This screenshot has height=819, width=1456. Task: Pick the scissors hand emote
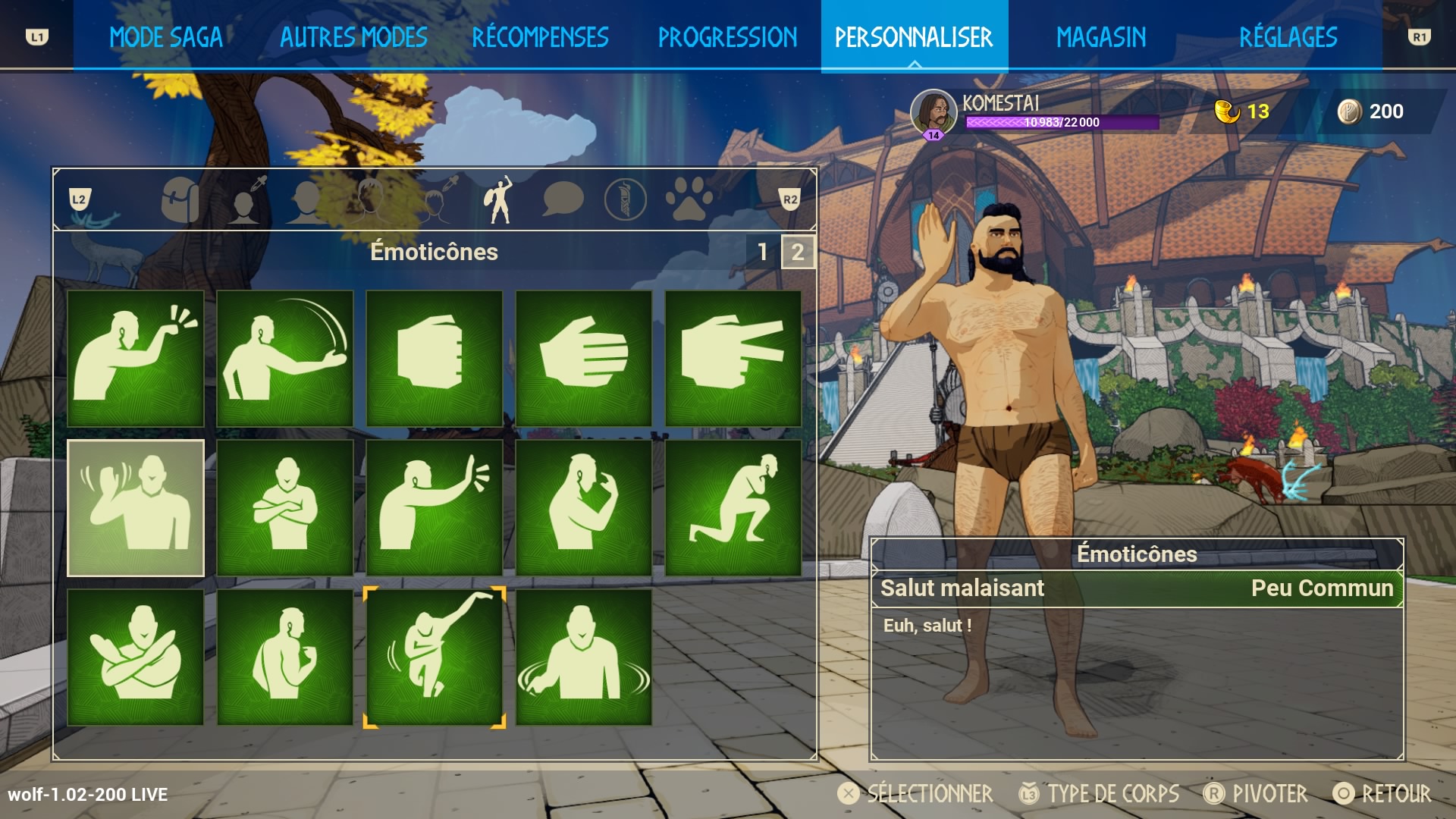[x=733, y=358]
